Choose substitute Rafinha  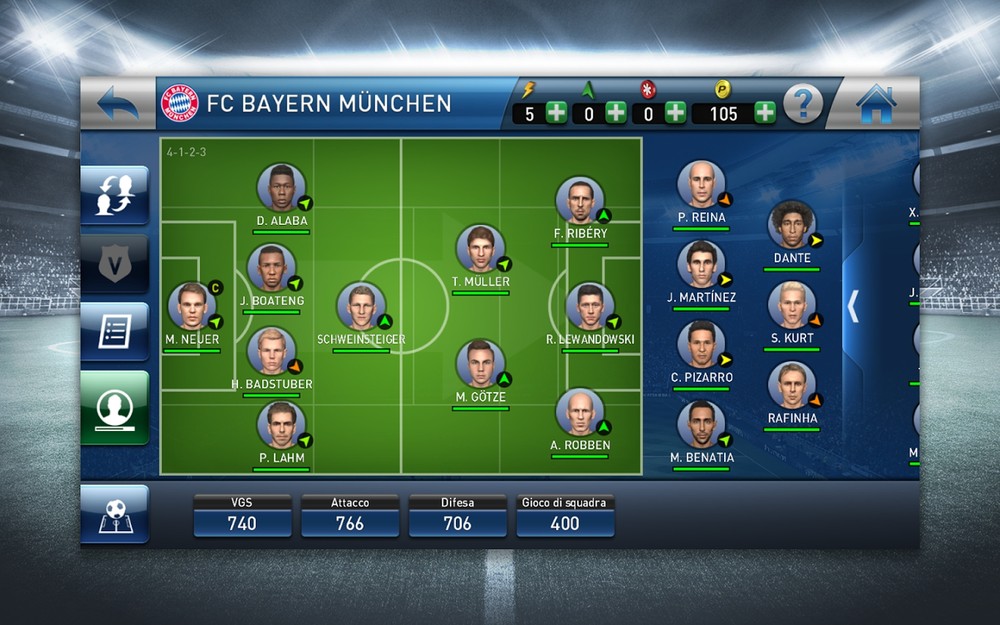pyautogui.click(x=792, y=386)
